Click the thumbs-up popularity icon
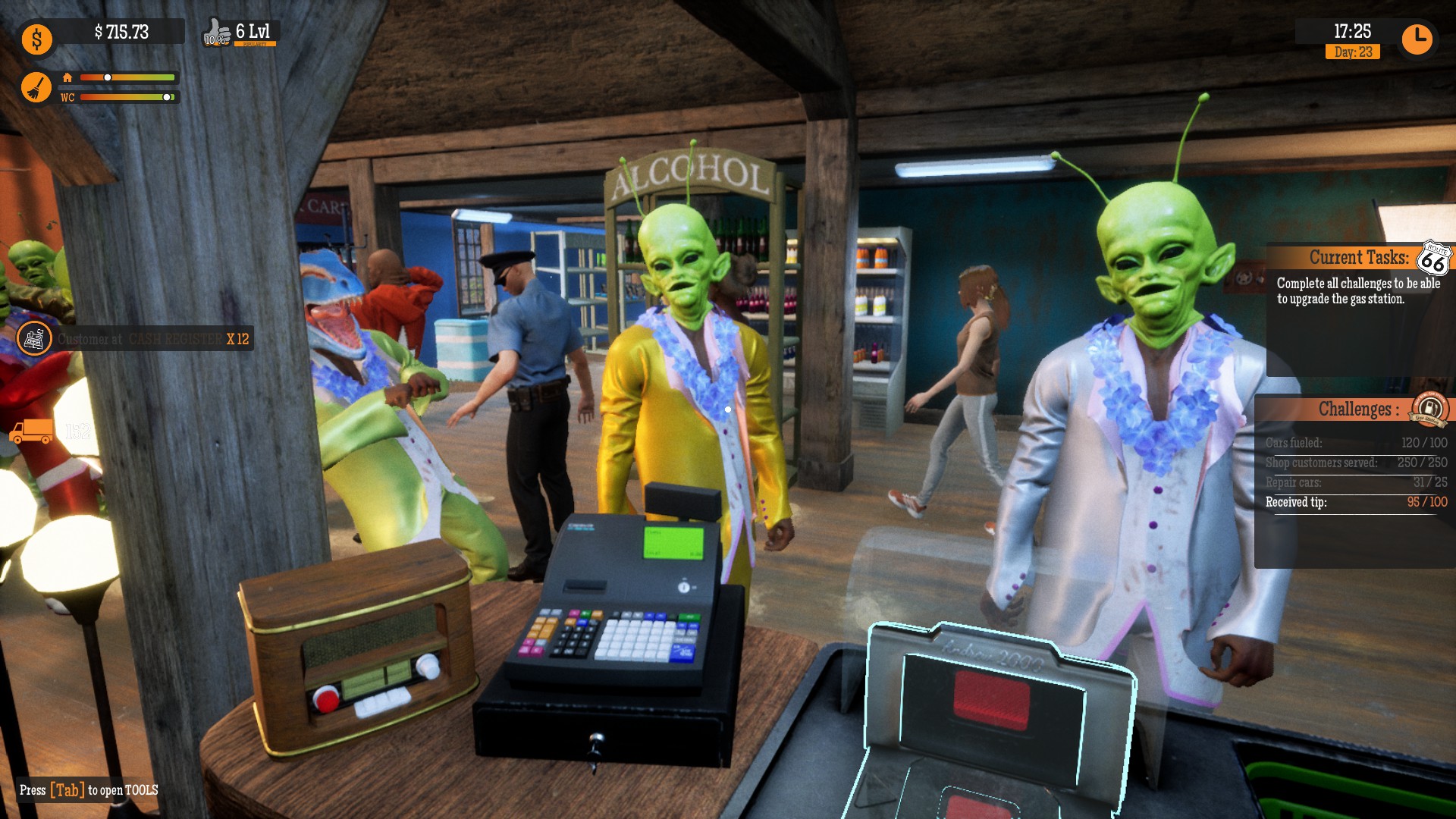Image resolution: width=1456 pixels, height=819 pixels. click(216, 30)
